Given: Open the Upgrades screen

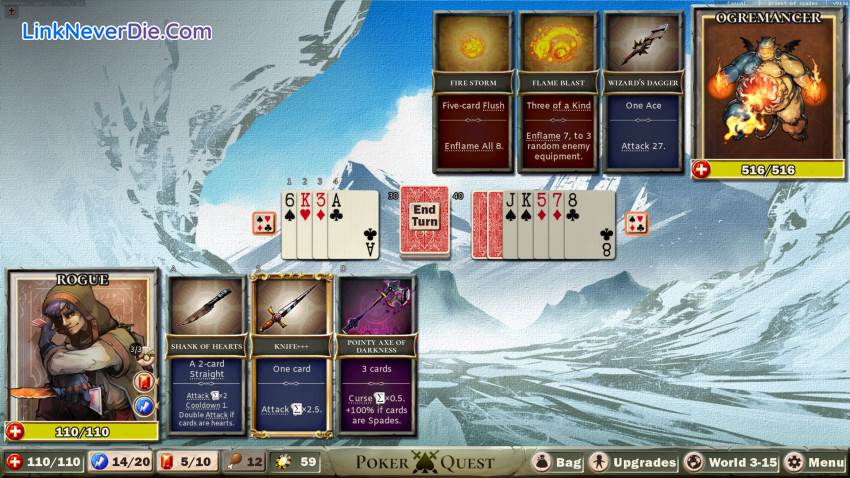Looking at the screenshot, I should pos(633,462).
